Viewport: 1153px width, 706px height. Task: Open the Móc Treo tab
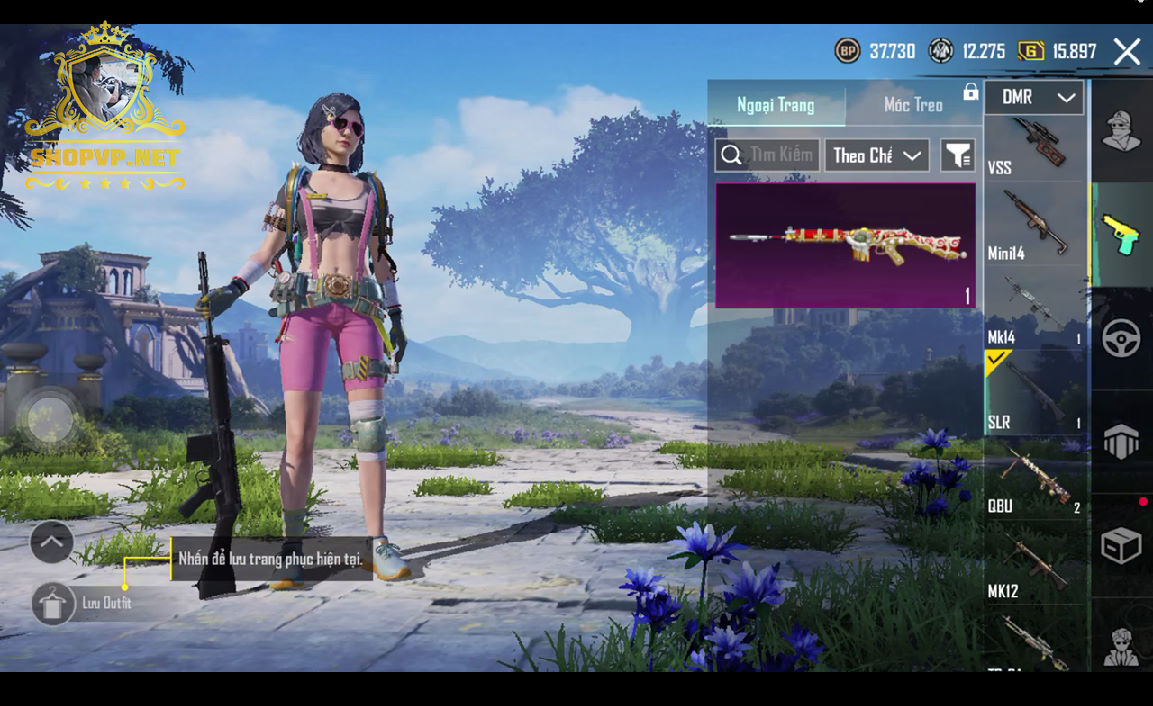[913, 105]
